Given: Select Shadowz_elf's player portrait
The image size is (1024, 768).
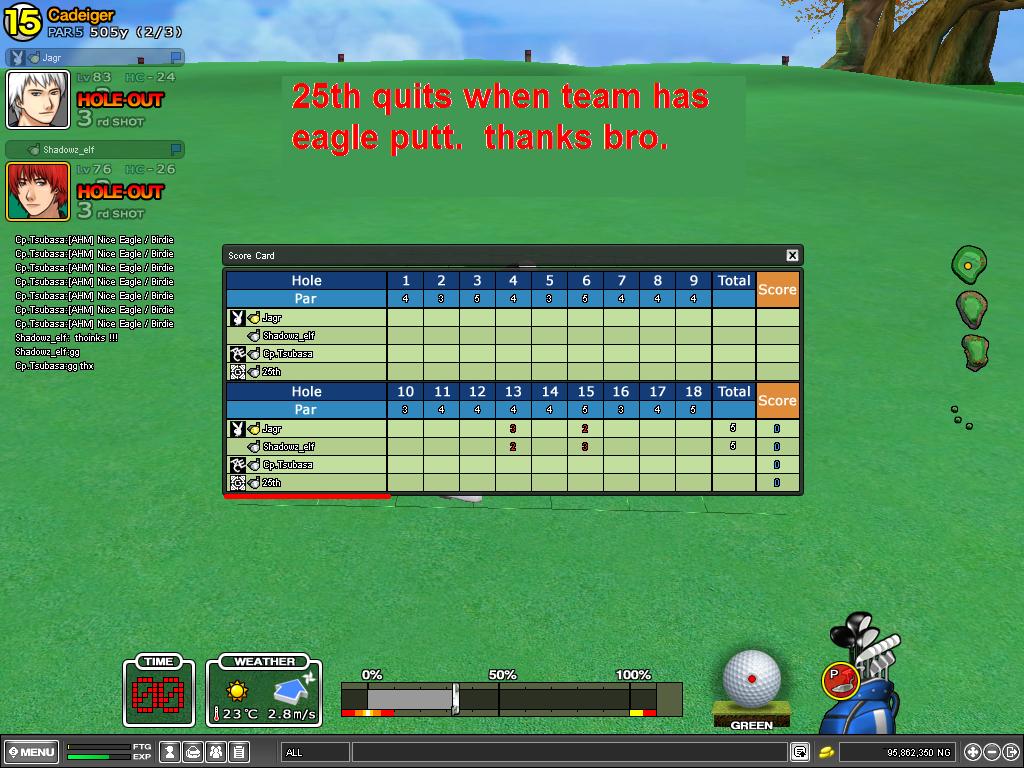Looking at the screenshot, I should tap(38, 191).
